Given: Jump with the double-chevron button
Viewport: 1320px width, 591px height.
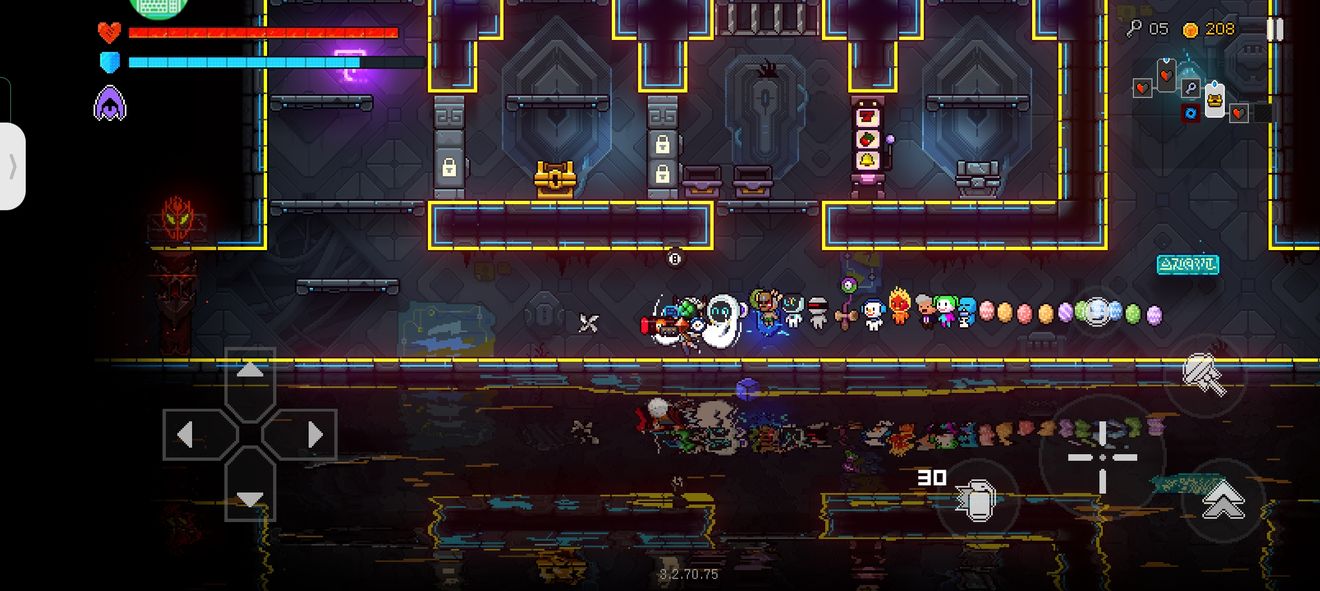Looking at the screenshot, I should (1222, 500).
